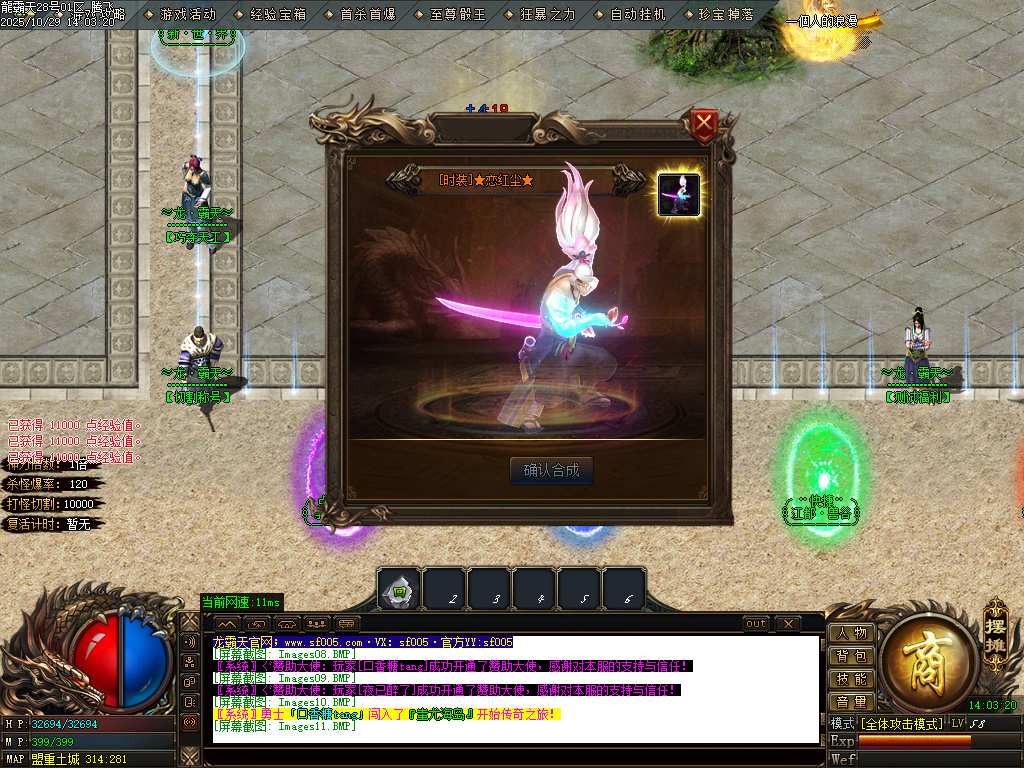Confirm synthesis with the 确认合成 button

point(551,471)
